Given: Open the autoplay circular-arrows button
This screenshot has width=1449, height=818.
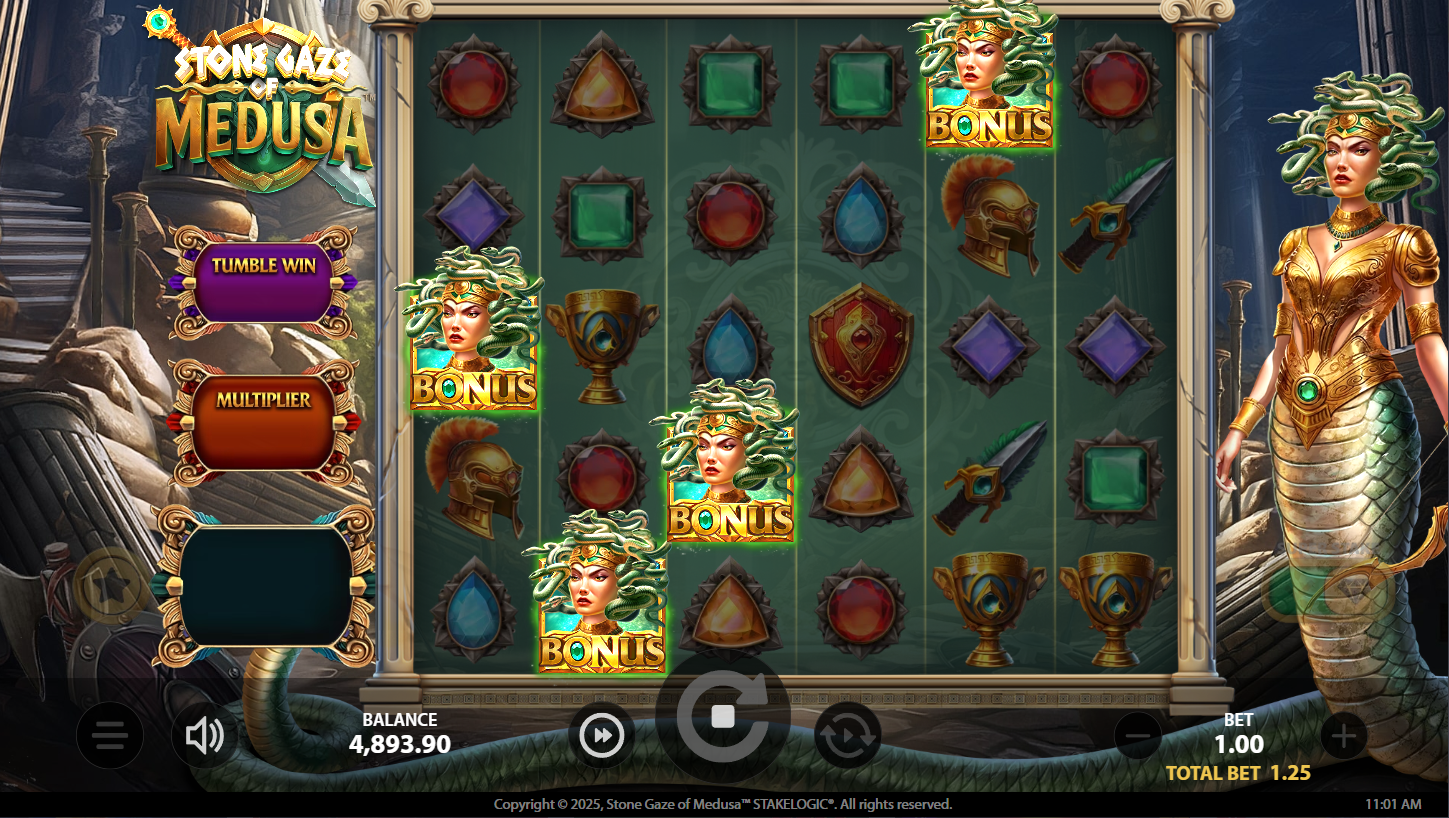Looking at the screenshot, I should [x=847, y=737].
